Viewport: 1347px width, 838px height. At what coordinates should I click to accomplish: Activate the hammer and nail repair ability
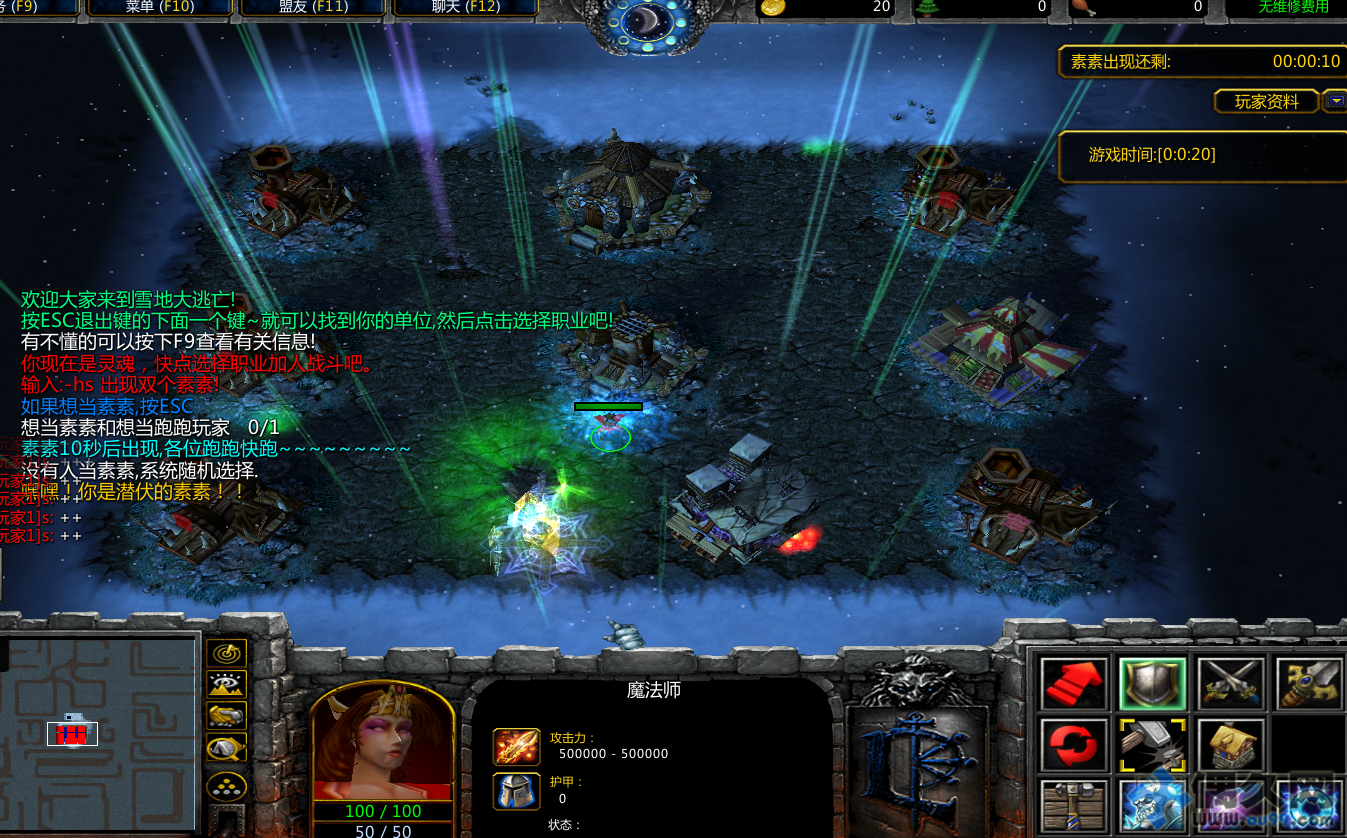coord(1152,745)
